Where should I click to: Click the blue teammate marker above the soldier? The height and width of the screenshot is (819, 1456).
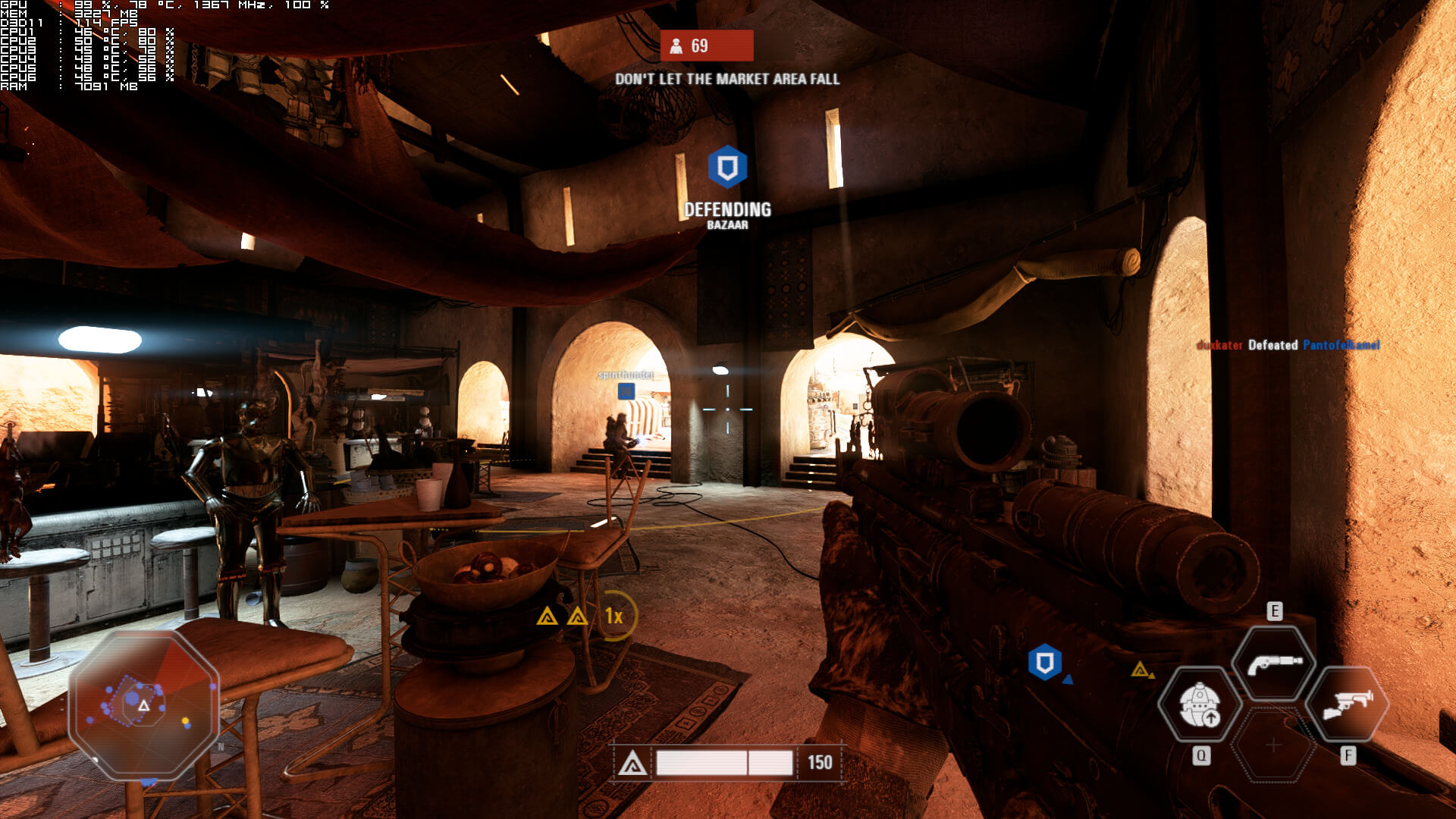coord(626,391)
